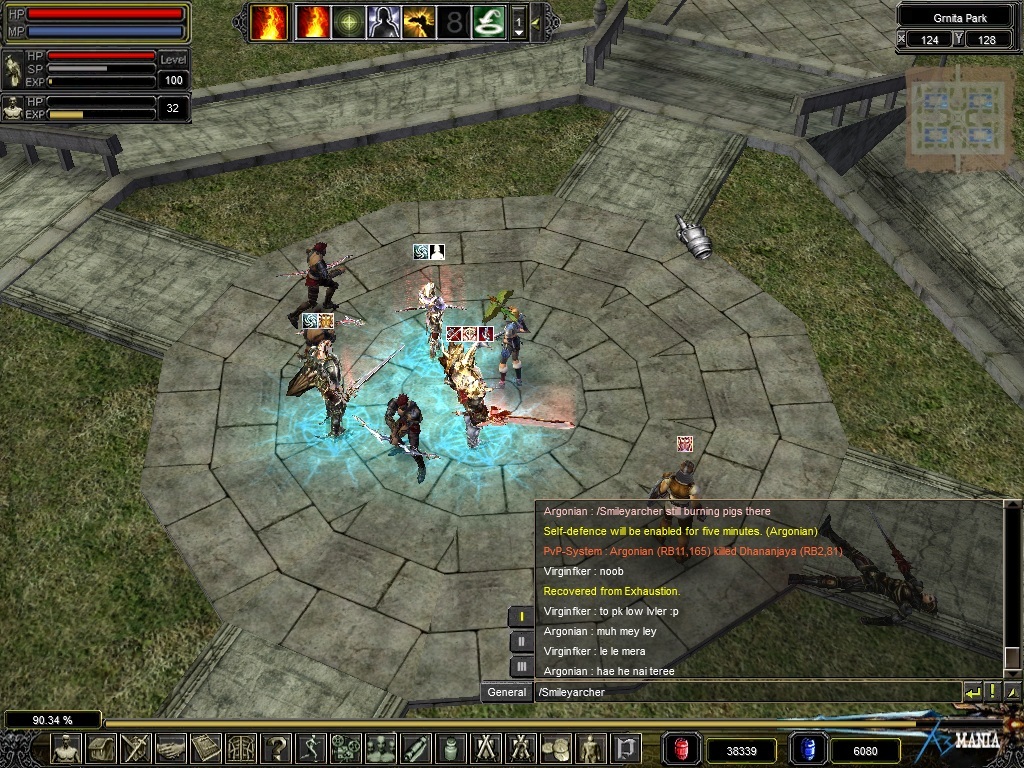Collapse the skill bar with the side arrow
Image resolution: width=1024 pixels, height=768 pixels.
(x=536, y=22)
